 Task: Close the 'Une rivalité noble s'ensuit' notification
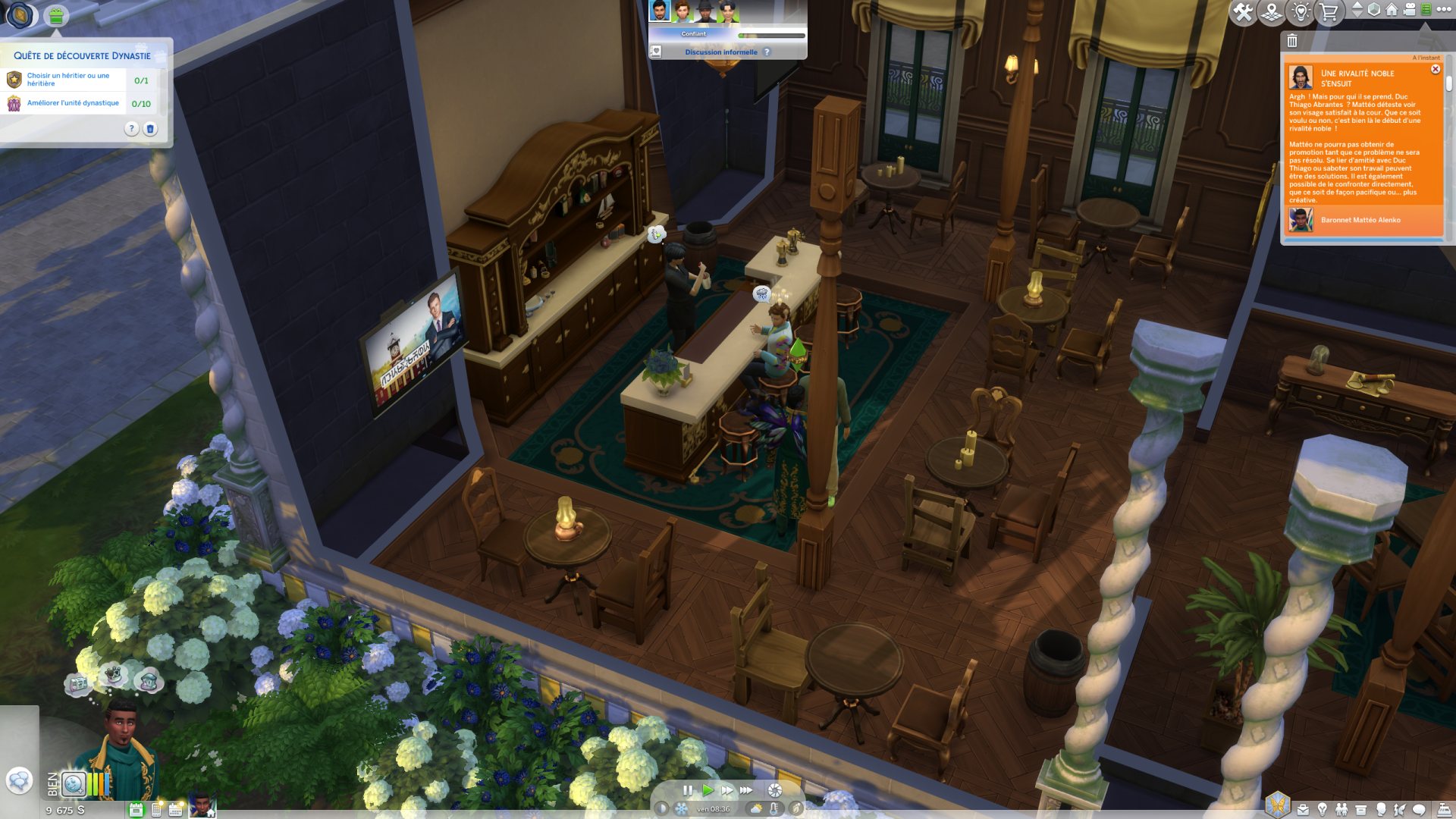(1435, 69)
